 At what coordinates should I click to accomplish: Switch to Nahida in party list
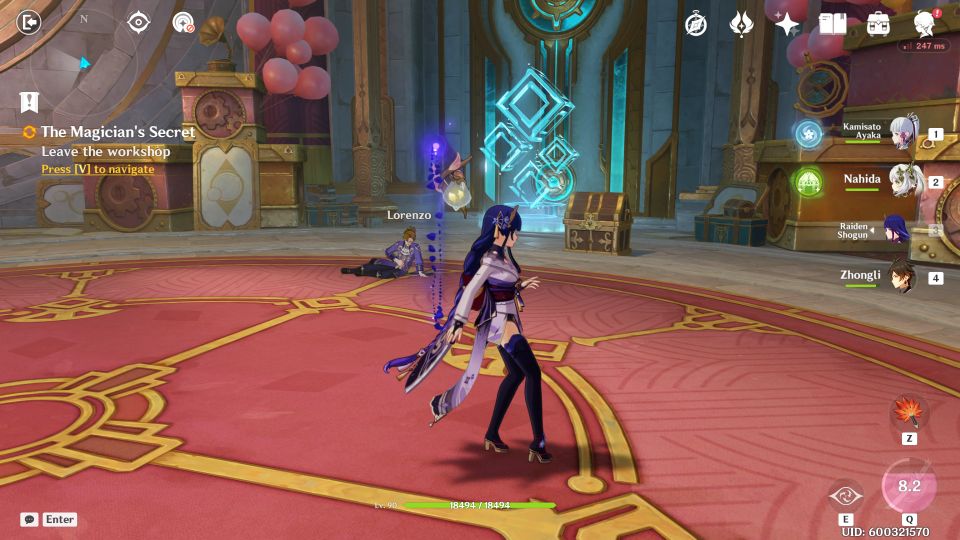click(x=905, y=182)
